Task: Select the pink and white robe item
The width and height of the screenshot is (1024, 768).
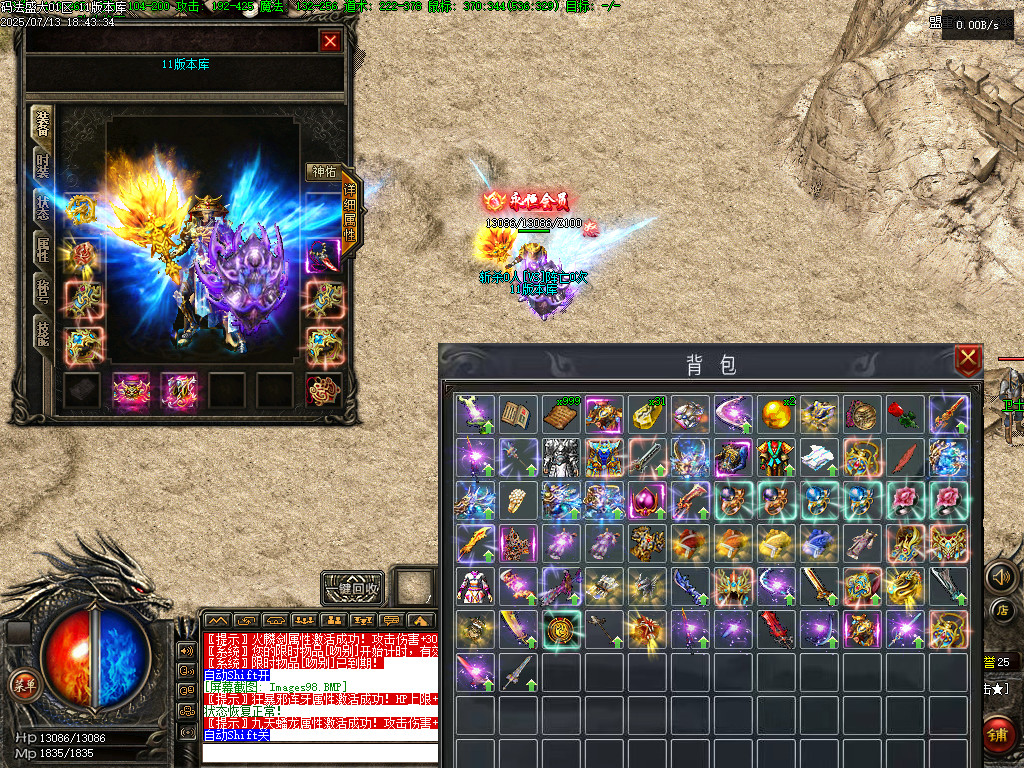Action: tap(474, 586)
